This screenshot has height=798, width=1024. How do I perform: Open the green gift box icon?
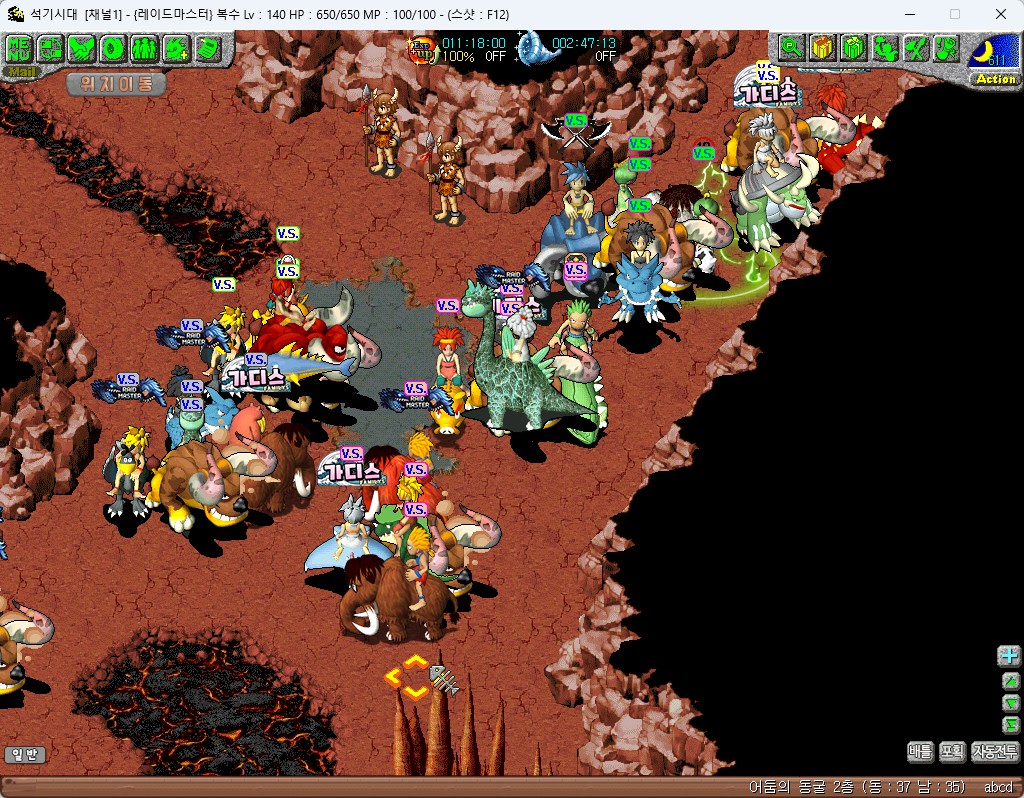point(853,47)
